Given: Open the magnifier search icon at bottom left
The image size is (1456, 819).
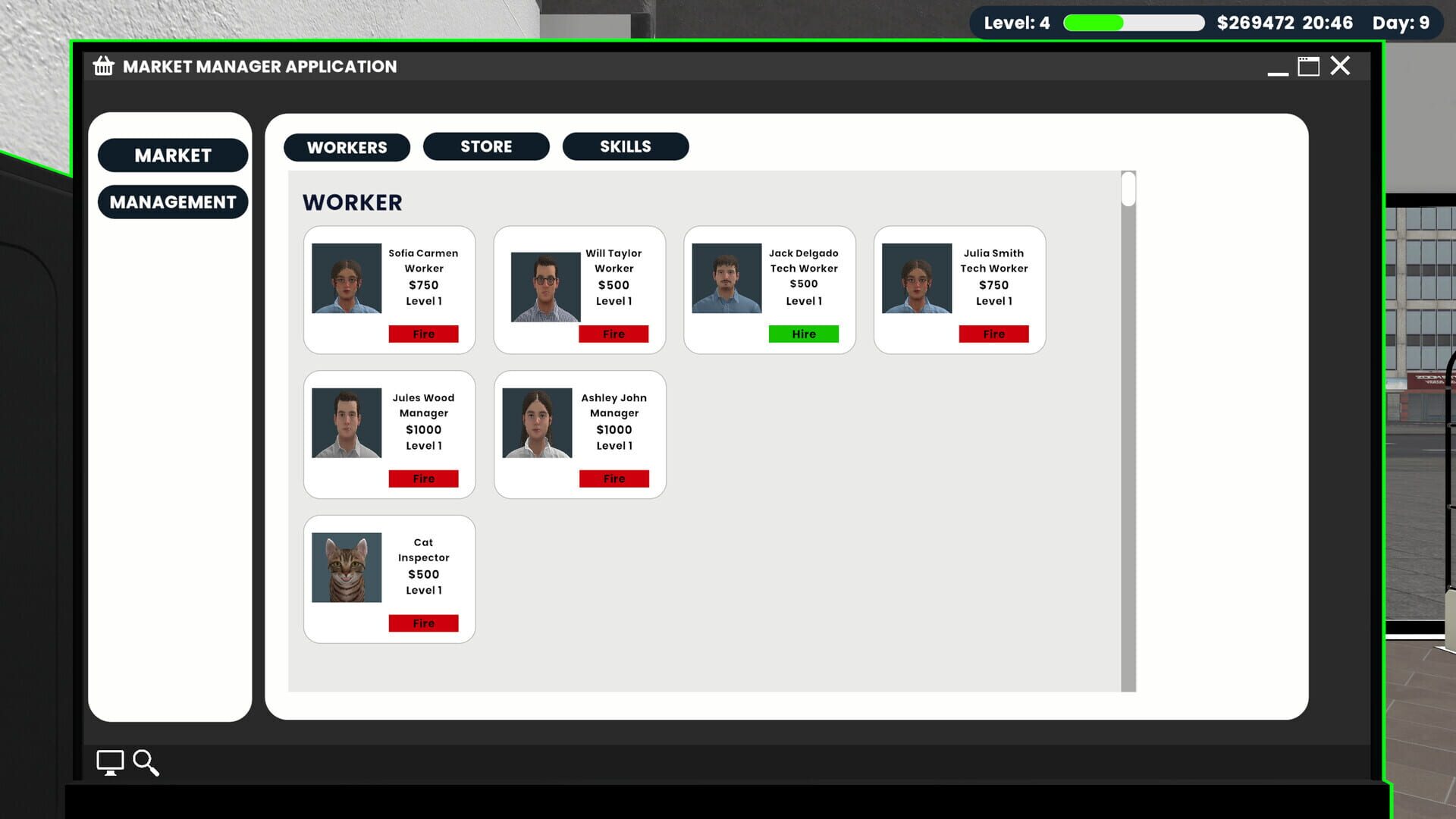Looking at the screenshot, I should tap(146, 764).
